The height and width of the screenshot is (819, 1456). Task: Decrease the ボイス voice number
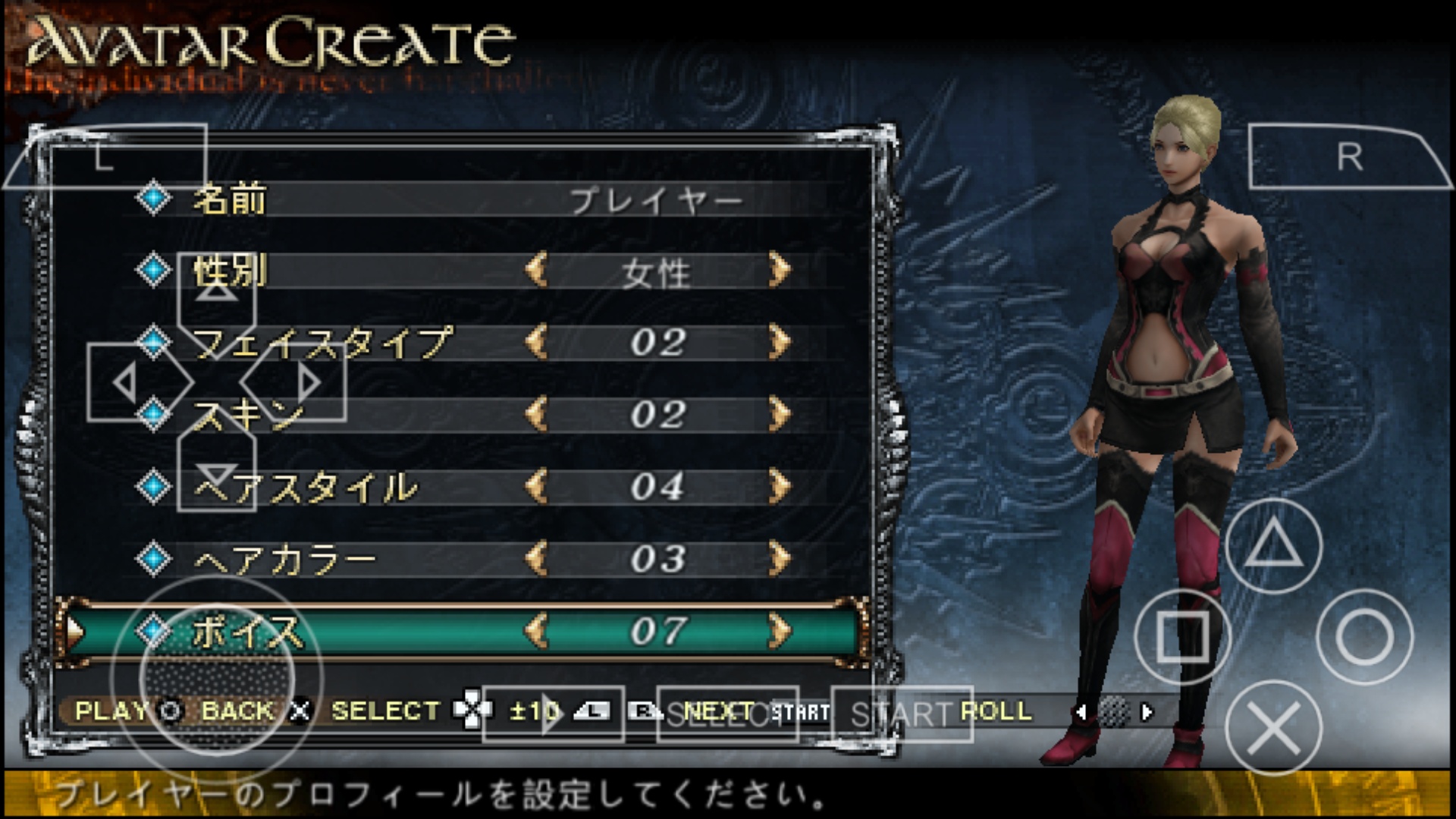tap(536, 631)
